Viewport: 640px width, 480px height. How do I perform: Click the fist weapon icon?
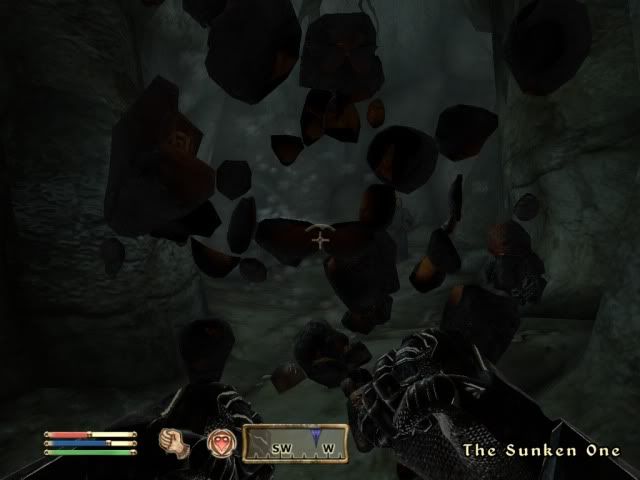pyautogui.click(x=175, y=441)
